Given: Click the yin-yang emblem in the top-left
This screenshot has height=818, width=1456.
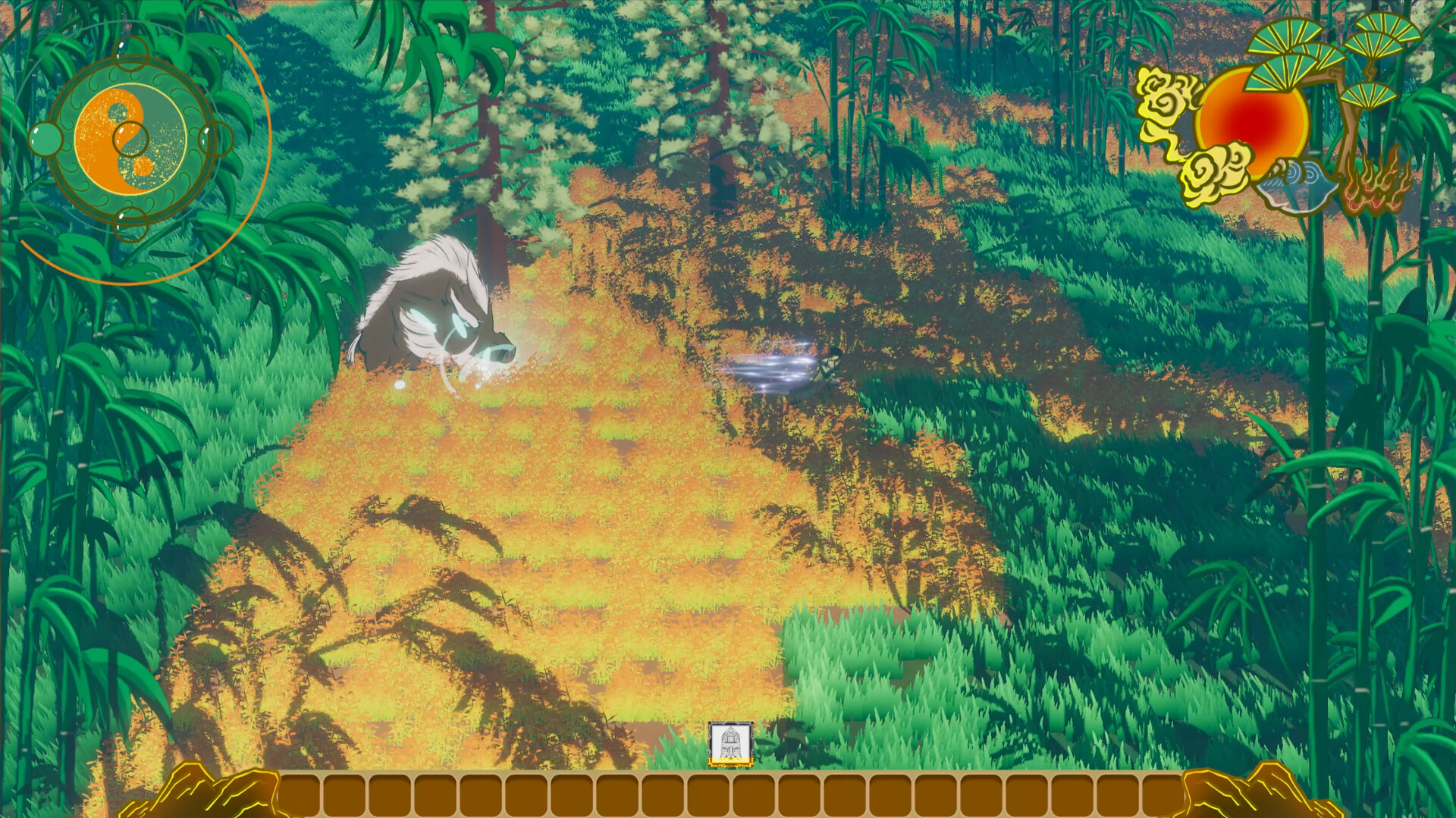Looking at the screenshot, I should click(130, 136).
